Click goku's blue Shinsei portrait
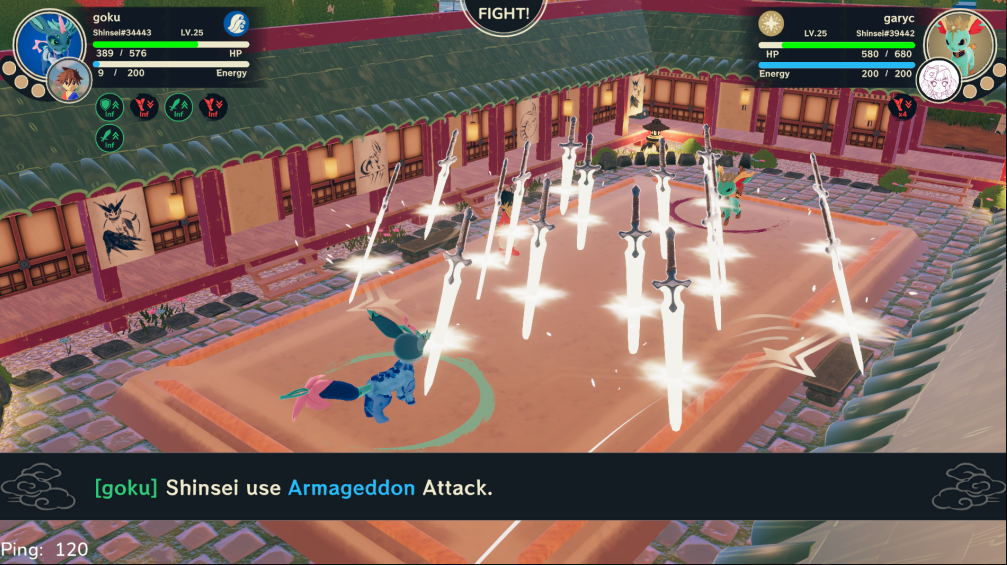The width and height of the screenshot is (1007, 565). [x=46, y=42]
